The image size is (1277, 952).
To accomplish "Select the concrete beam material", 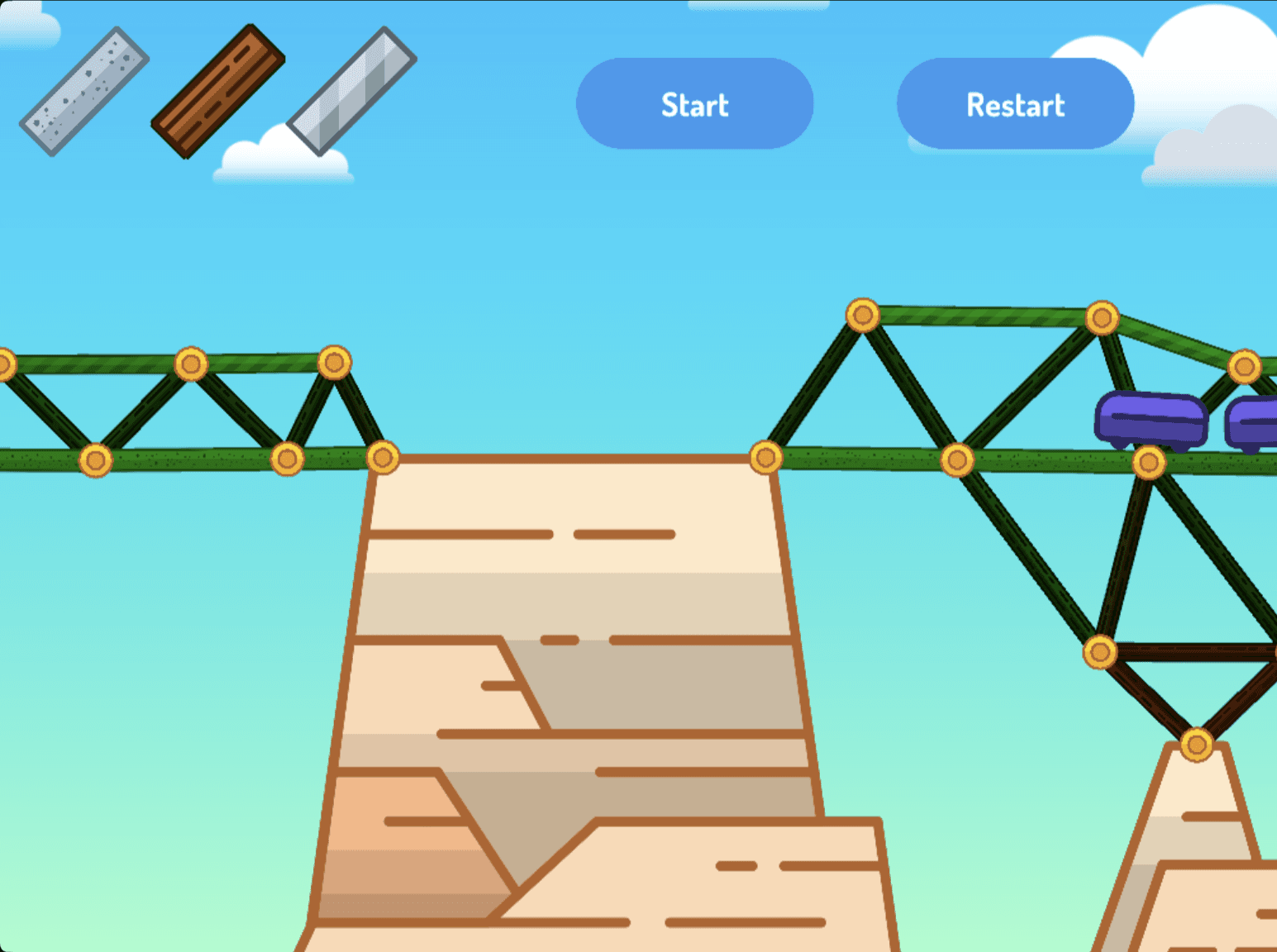I will (x=83, y=91).
